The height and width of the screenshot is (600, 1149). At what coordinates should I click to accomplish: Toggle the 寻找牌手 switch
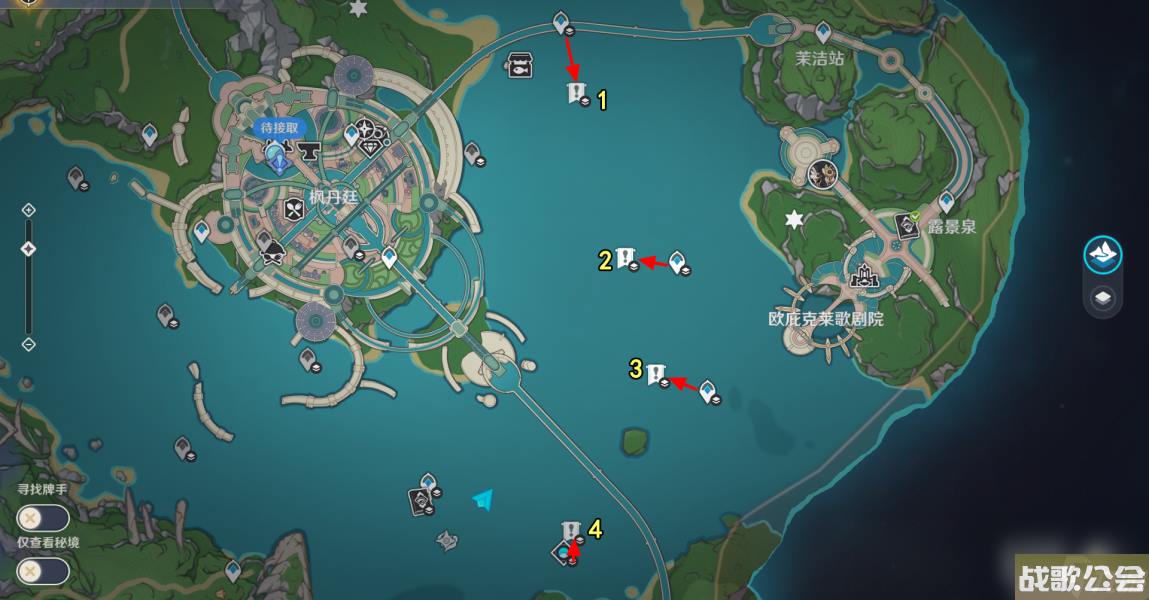point(43,518)
